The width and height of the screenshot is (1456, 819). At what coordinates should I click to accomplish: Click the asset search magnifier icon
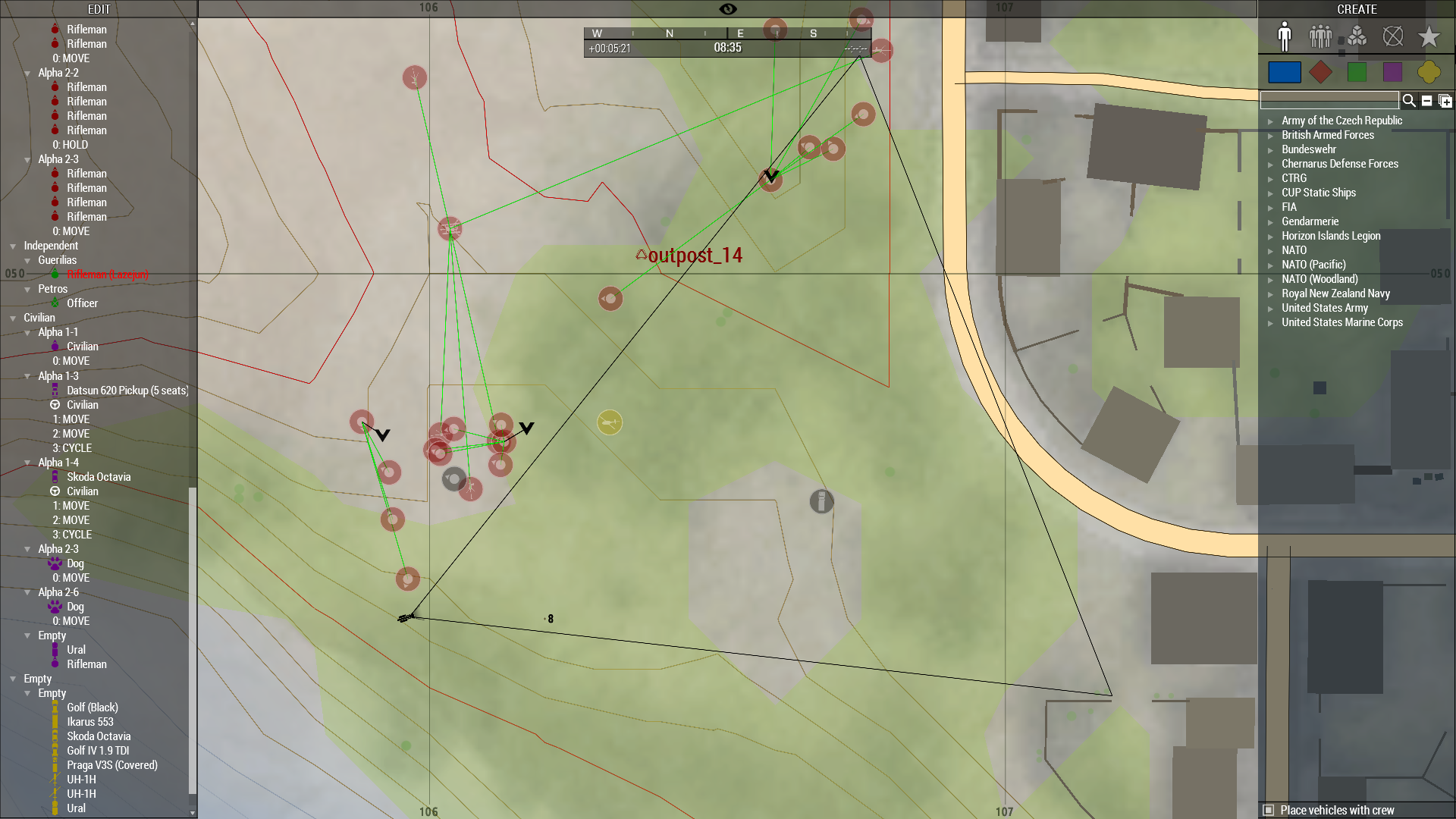1408,100
